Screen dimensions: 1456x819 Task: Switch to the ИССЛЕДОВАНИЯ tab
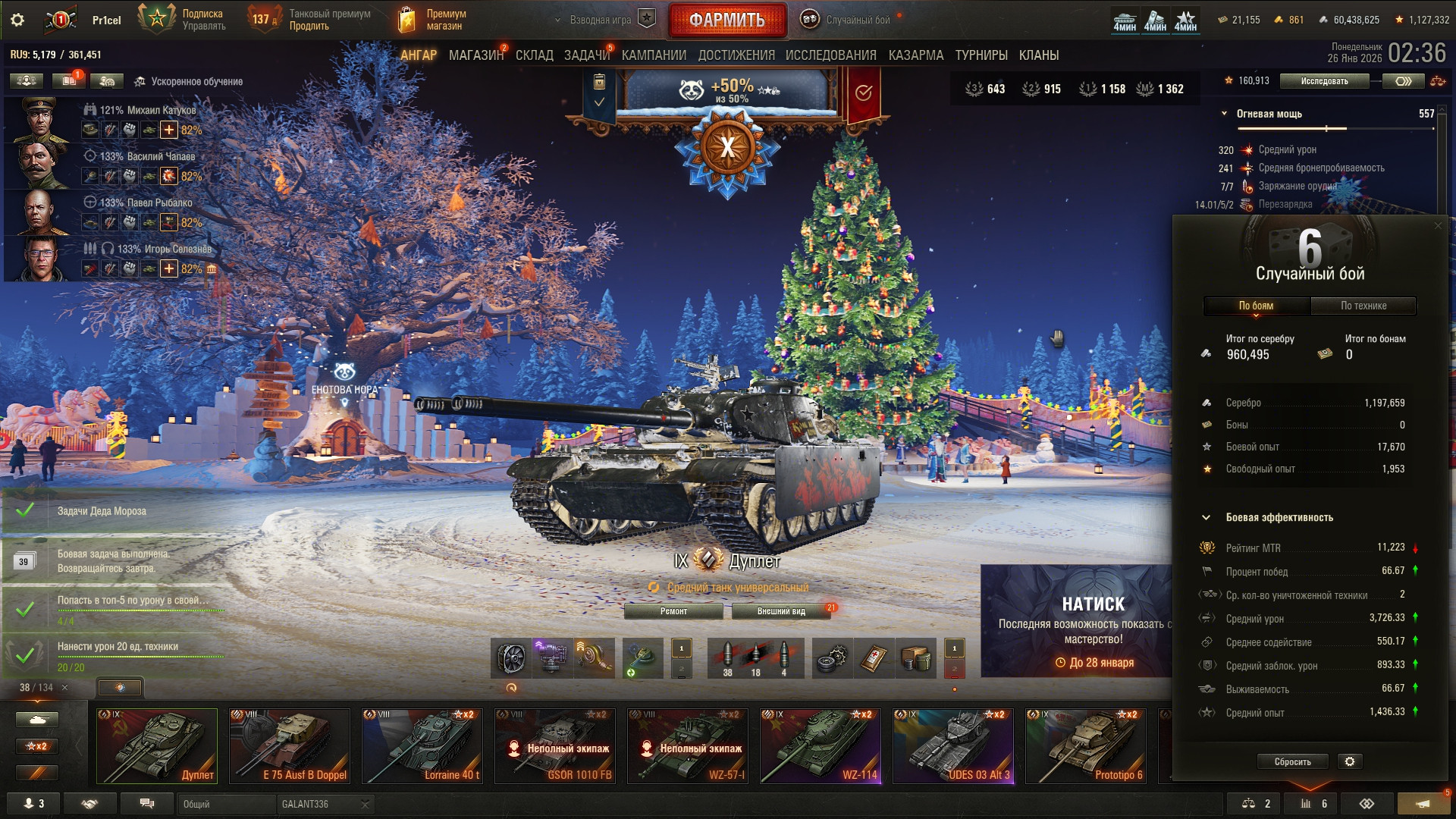pyautogui.click(x=830, y=55)
